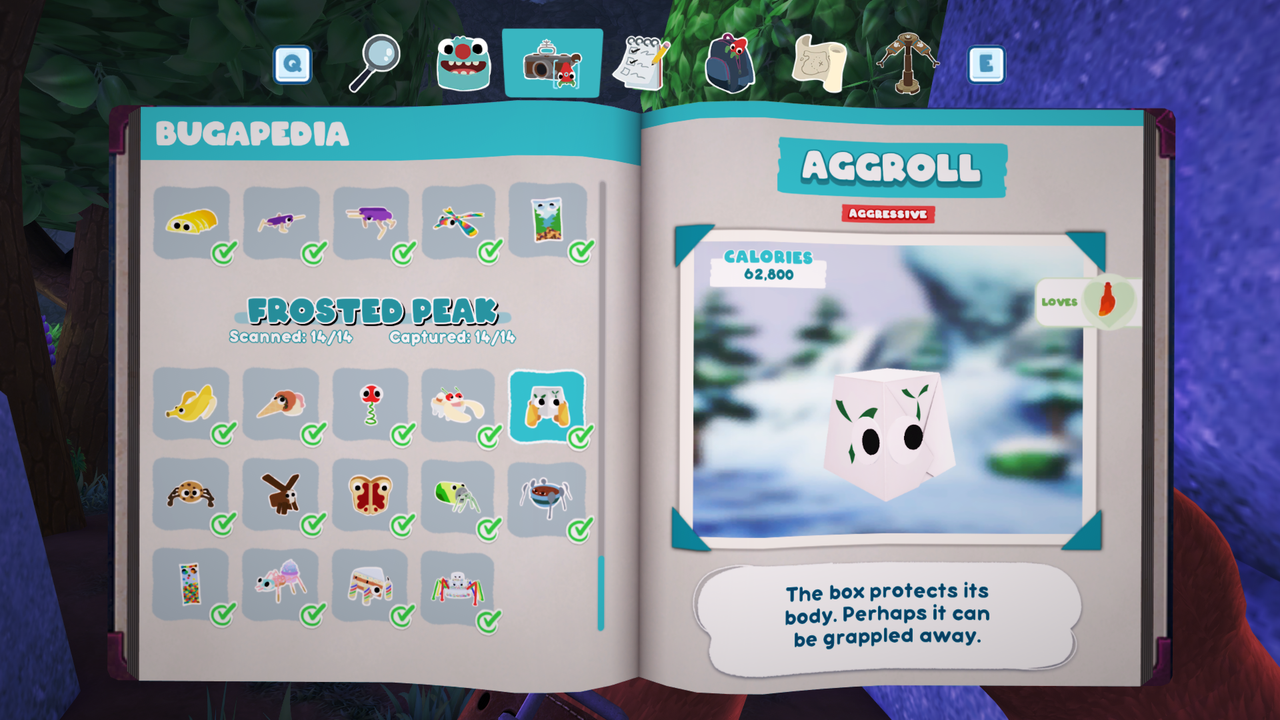Choose the rainbow dragonfly bugsnak entry
The width and height of the screenshot is (1280, 720).
click(x=459, y=222)
